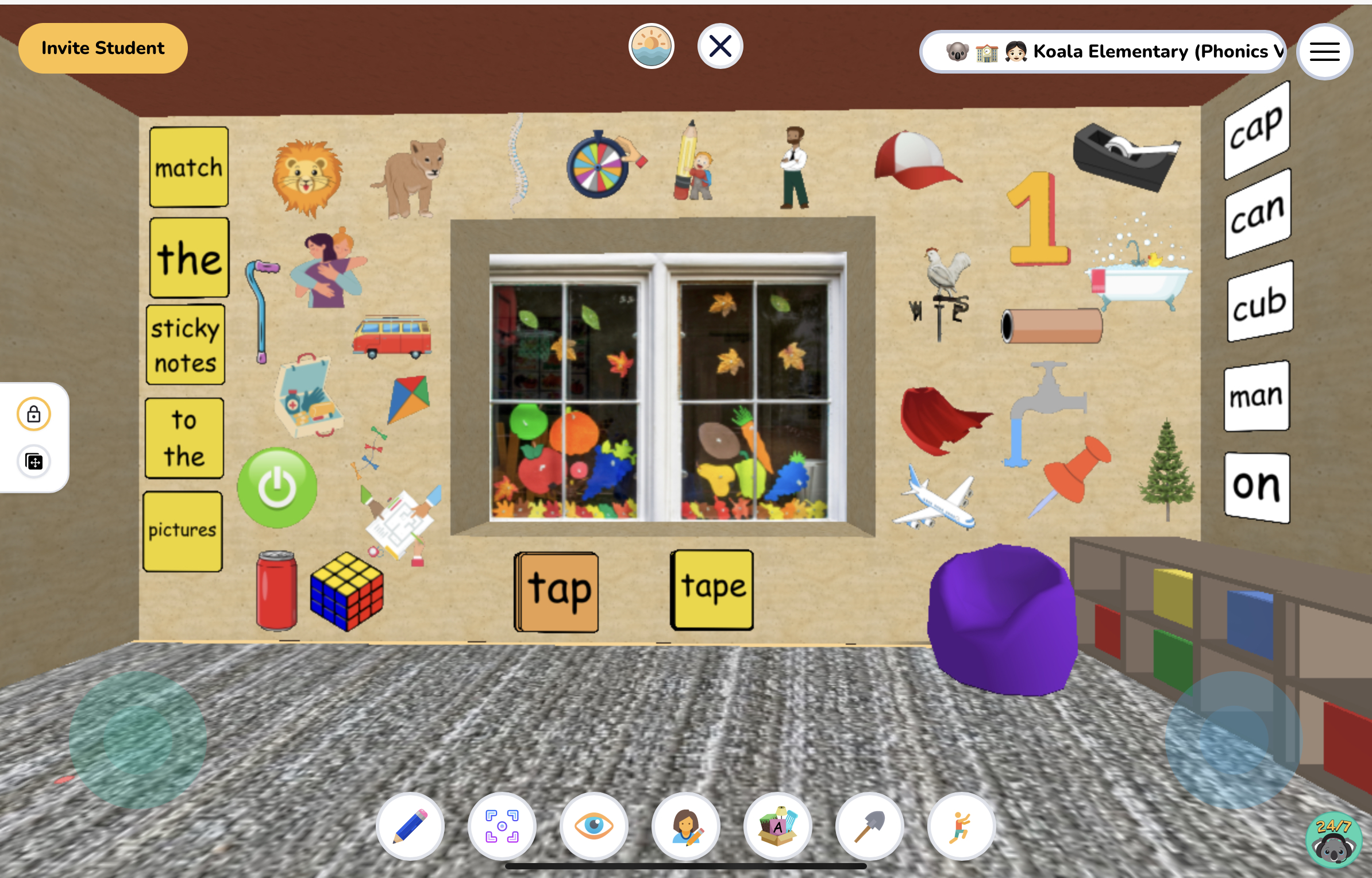The height and width of the screenshot is (878, 1372).
Task: Open the hamburger menu
Action: coord(1325,52)
